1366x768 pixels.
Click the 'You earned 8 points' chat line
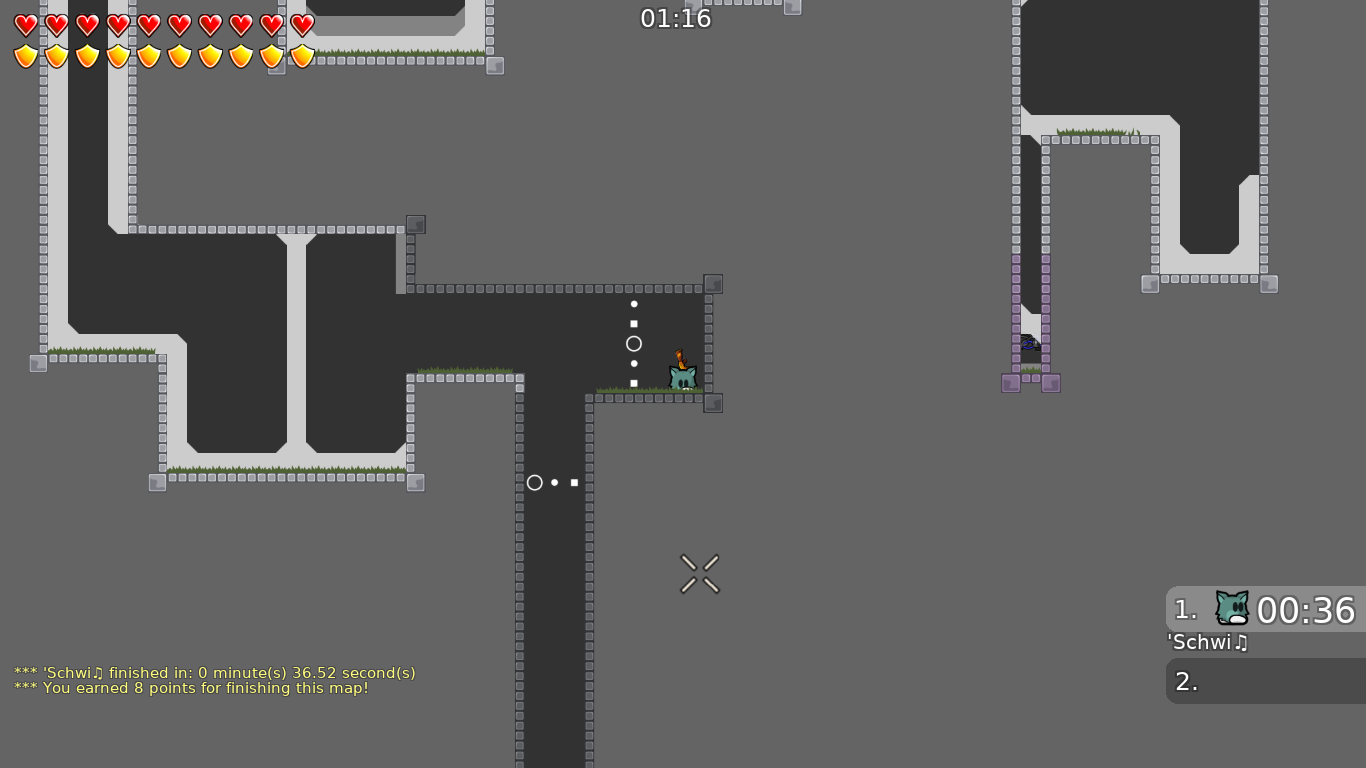pyautogui.click(x=190, y=689)
